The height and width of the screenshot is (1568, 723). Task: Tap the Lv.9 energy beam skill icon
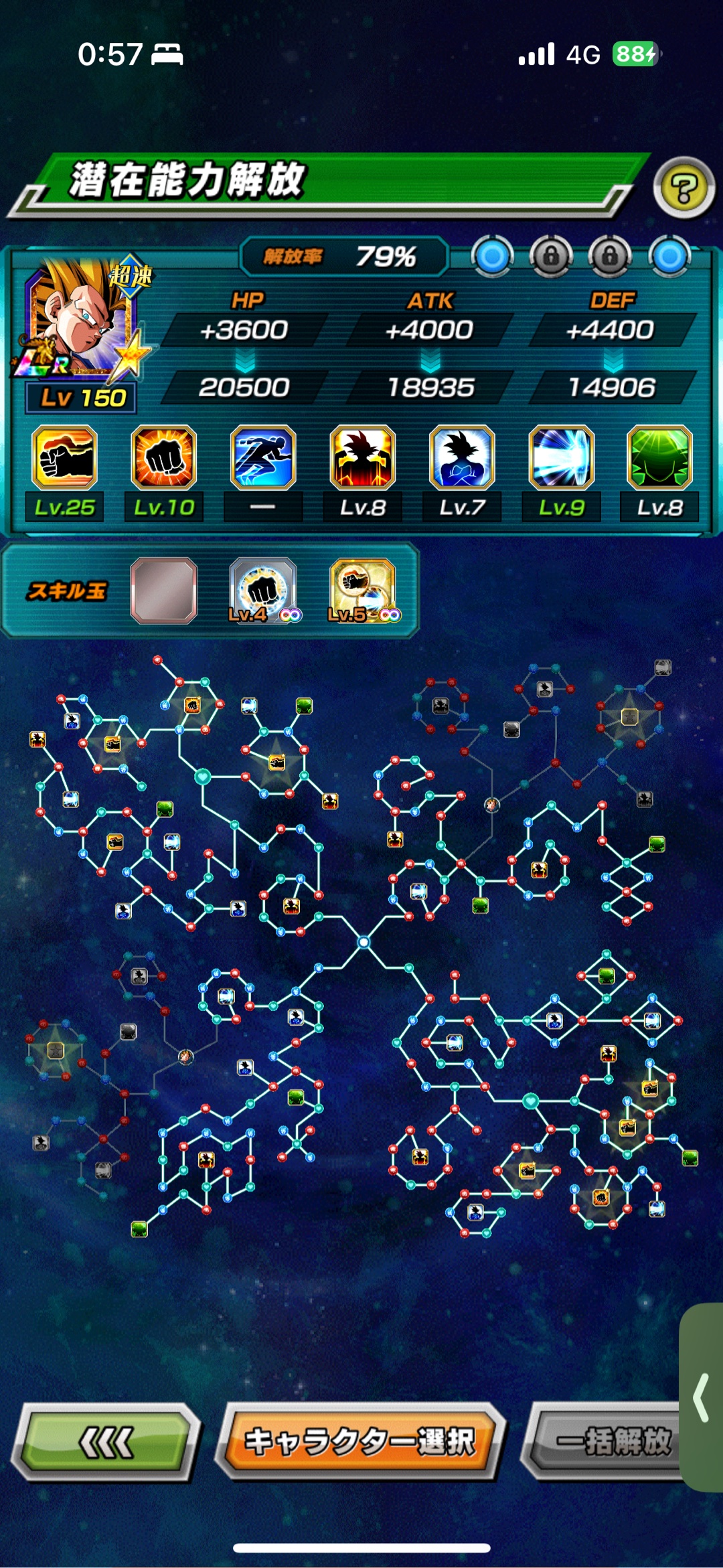pyautogui.click(x=561, y=458)
